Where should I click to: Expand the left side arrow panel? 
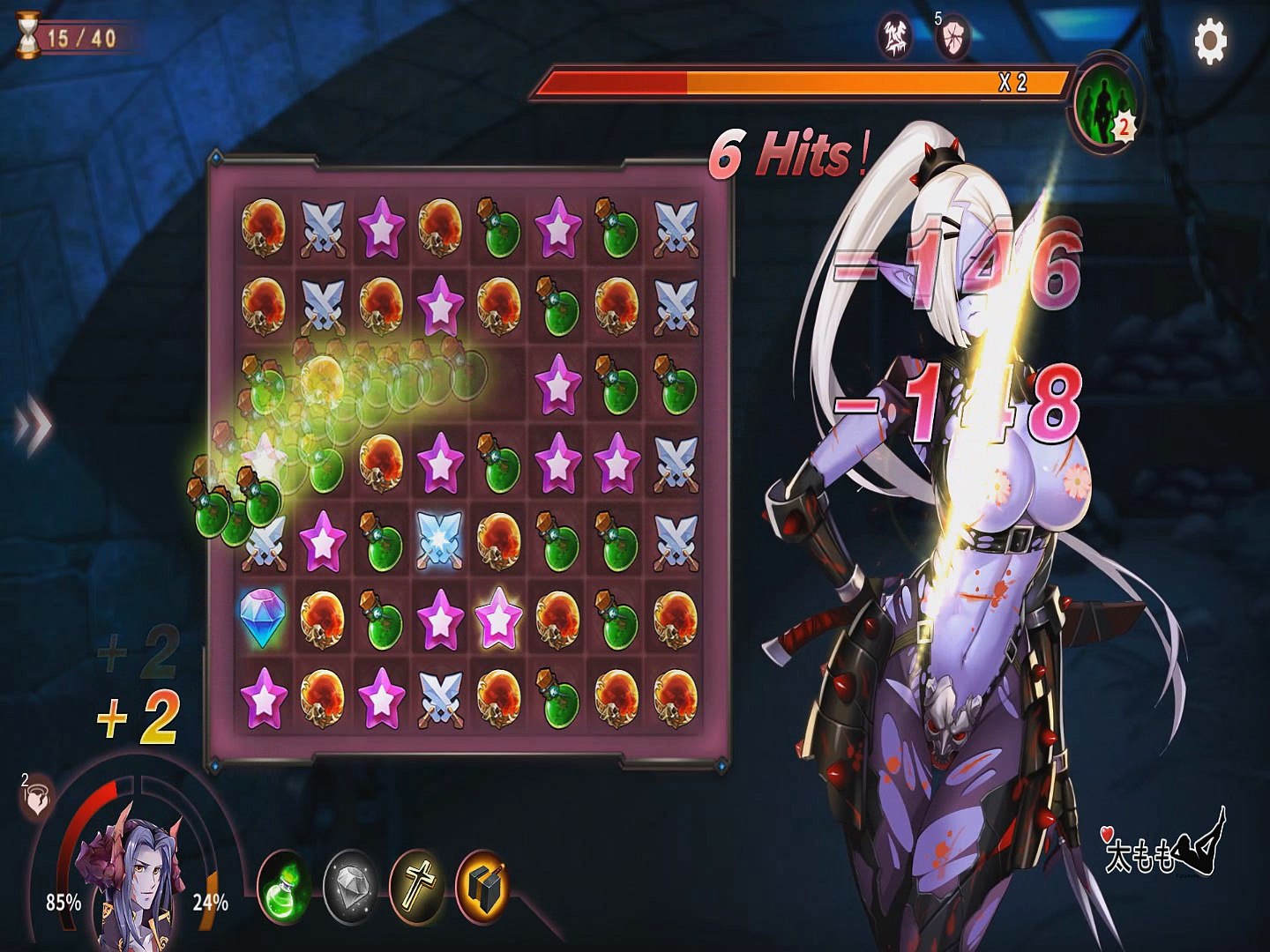33,426
